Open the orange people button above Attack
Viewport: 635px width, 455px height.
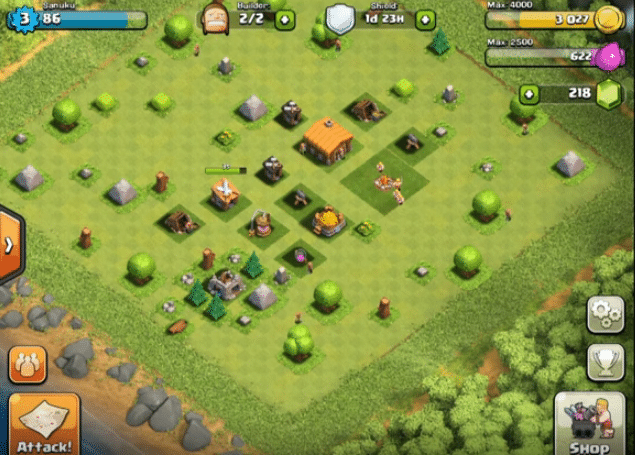click(27, 364)
